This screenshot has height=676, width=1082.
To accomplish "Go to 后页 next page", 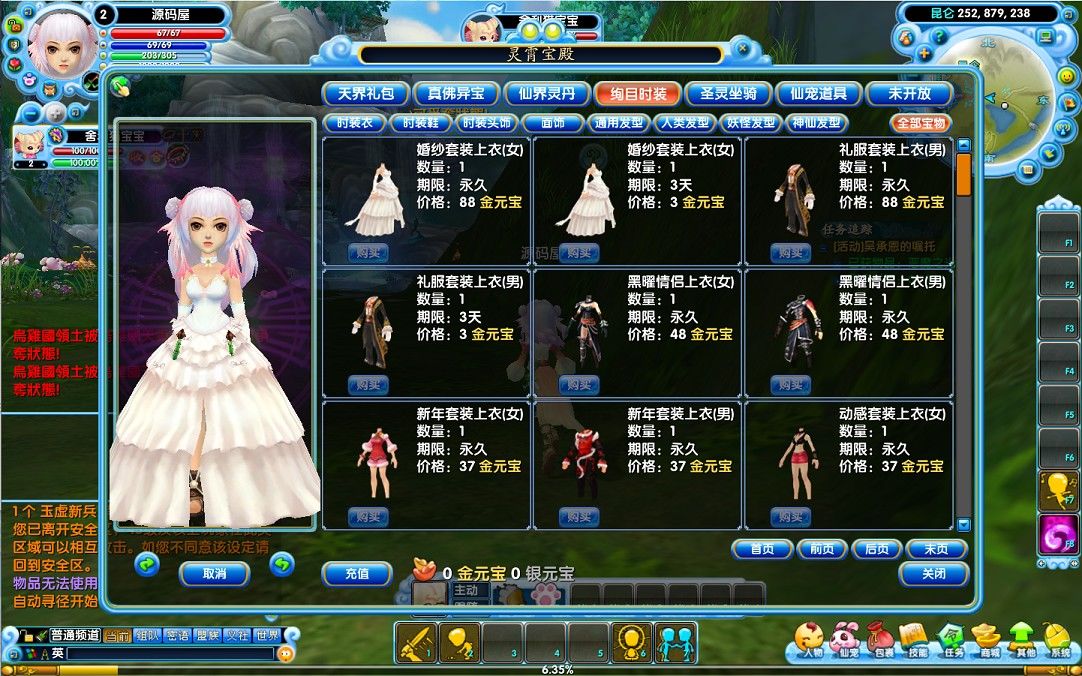I will click(x=876, y=549).
